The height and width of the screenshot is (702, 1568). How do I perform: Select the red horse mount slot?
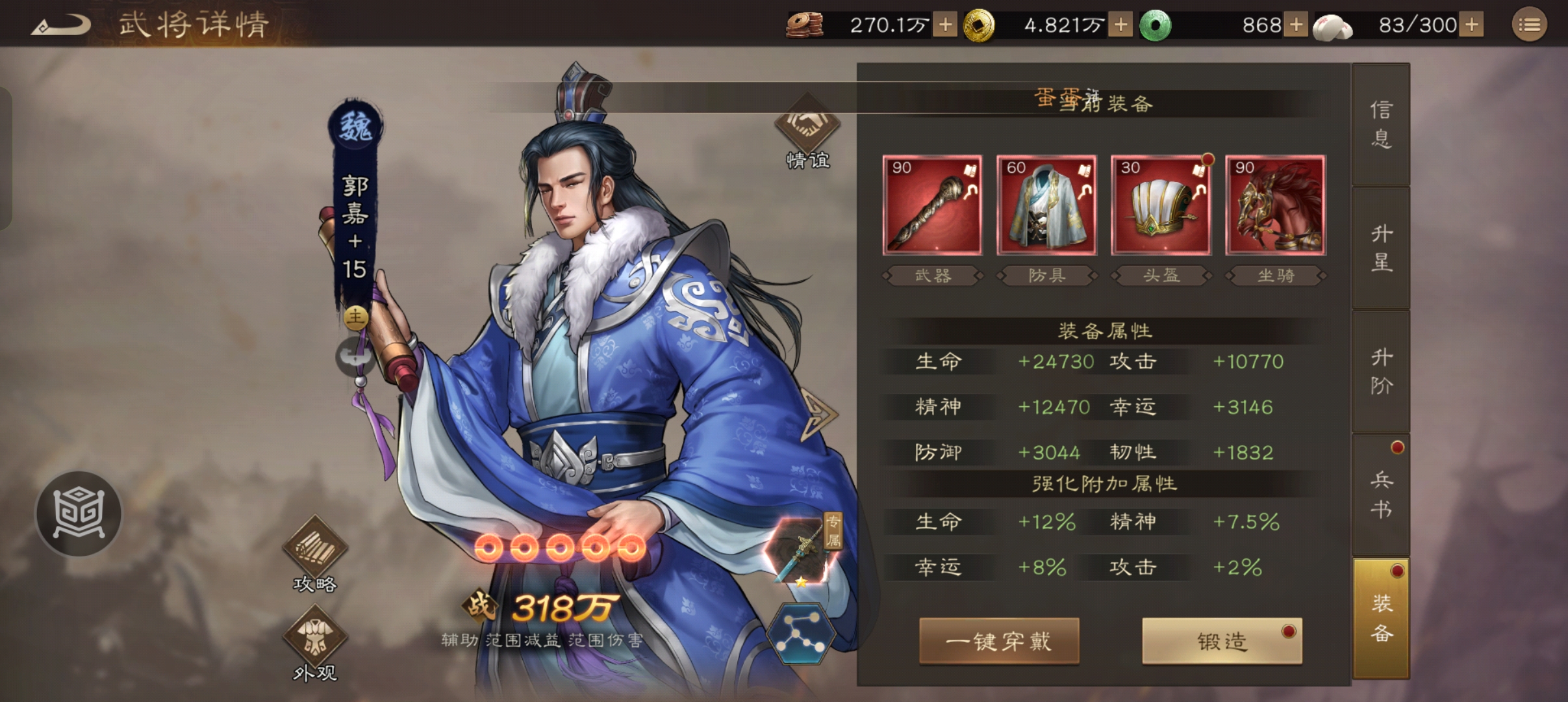(1275, 205)
